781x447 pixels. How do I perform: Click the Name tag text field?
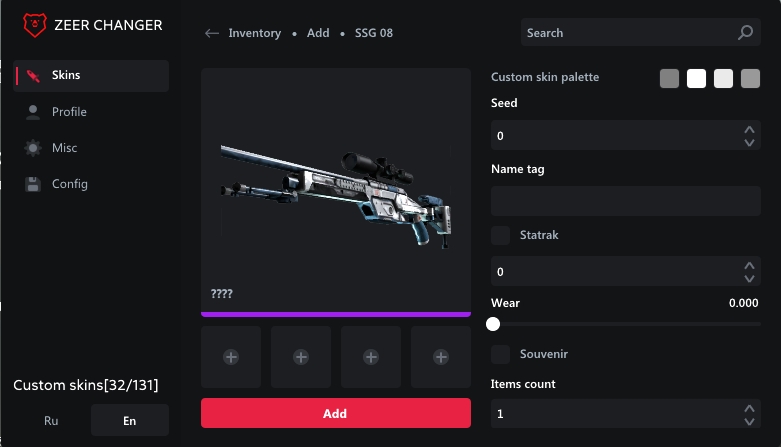pyautogui.click(x=625, y=201)
